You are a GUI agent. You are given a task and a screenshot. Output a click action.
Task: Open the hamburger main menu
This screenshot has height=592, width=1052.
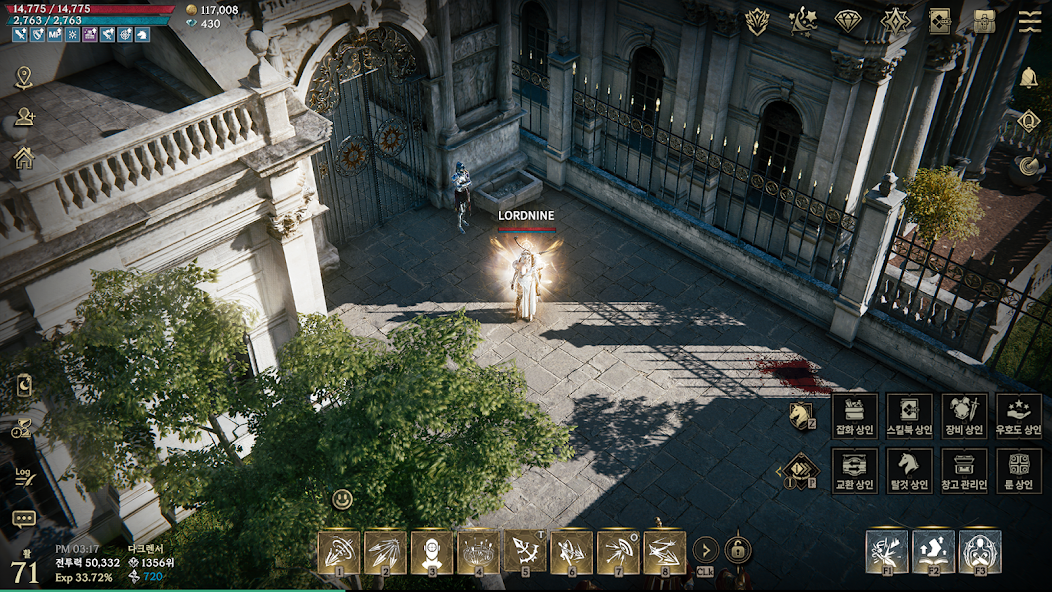[1030, 21]
